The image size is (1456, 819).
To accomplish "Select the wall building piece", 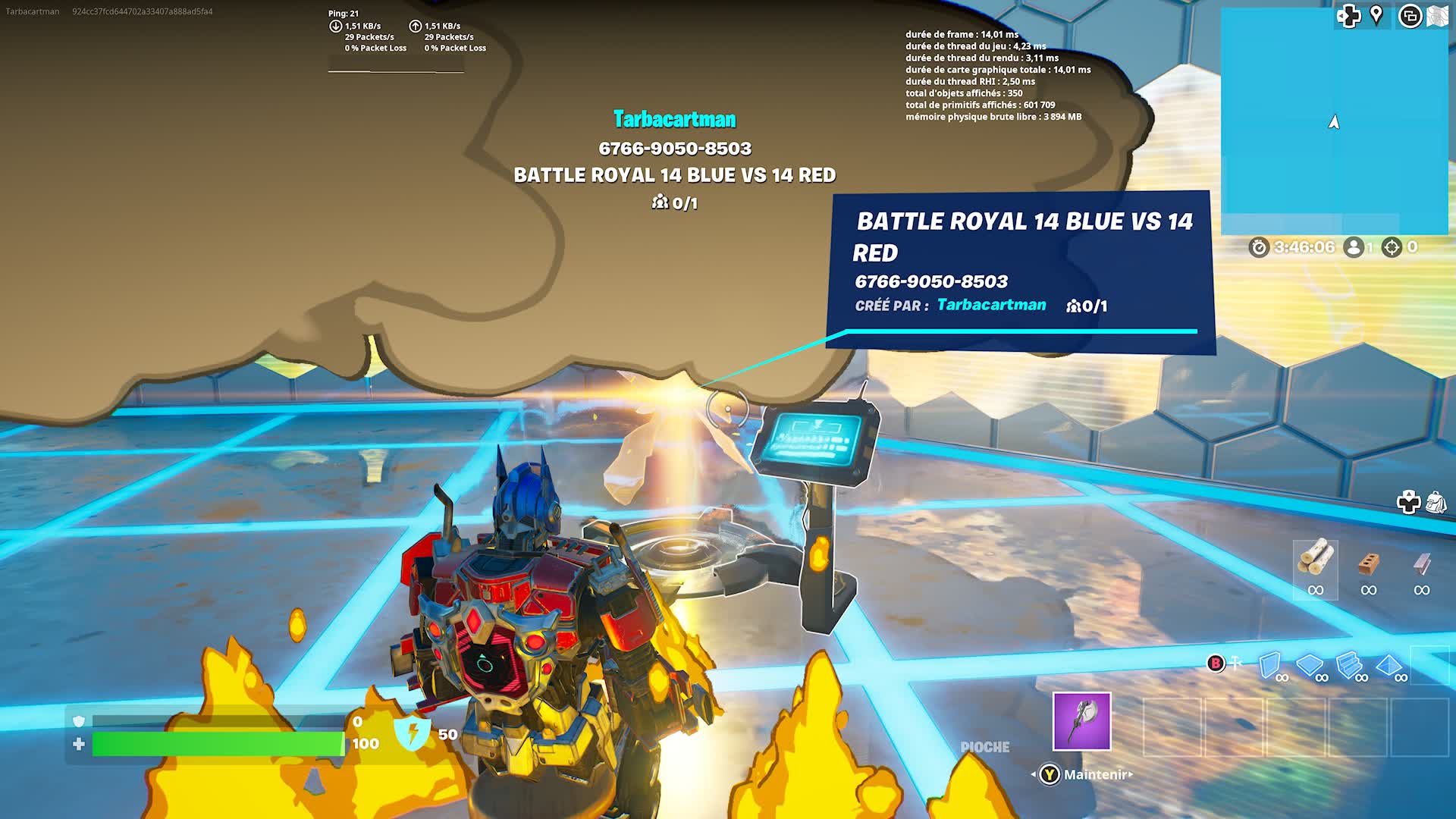I will [1269, 665].
